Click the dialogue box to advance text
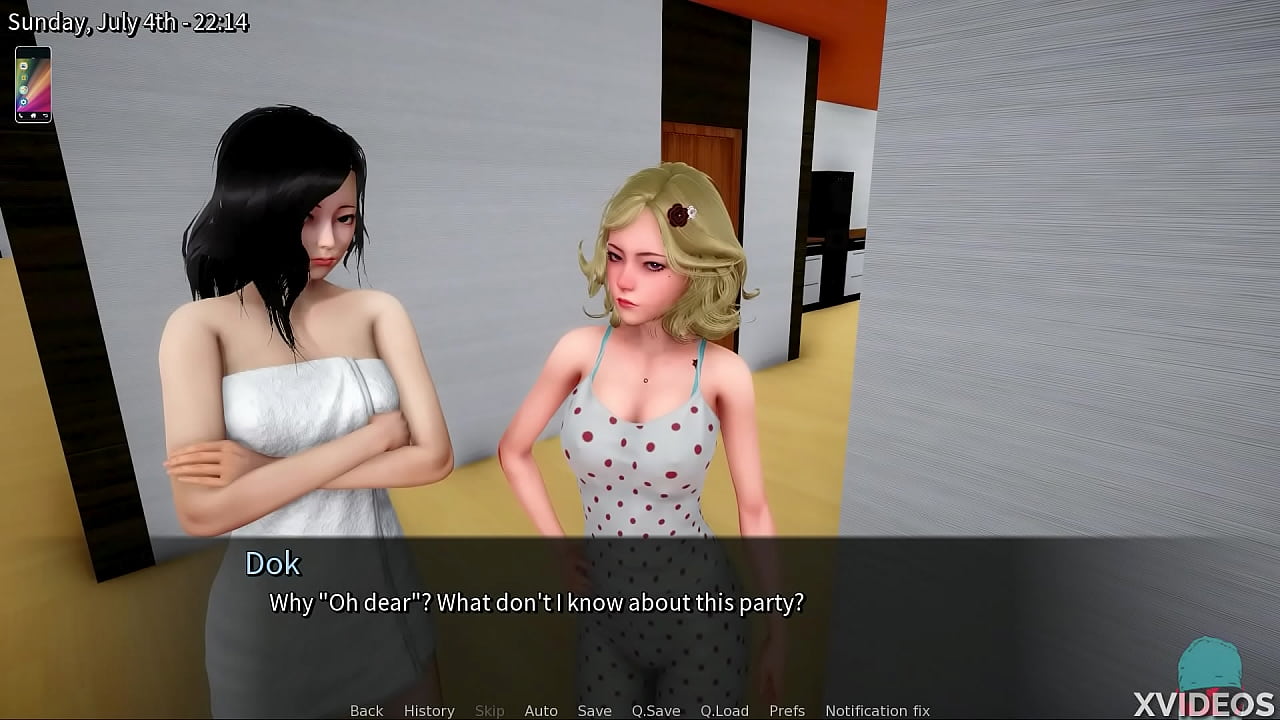The image size is (1280, 720). click(640, 600)
